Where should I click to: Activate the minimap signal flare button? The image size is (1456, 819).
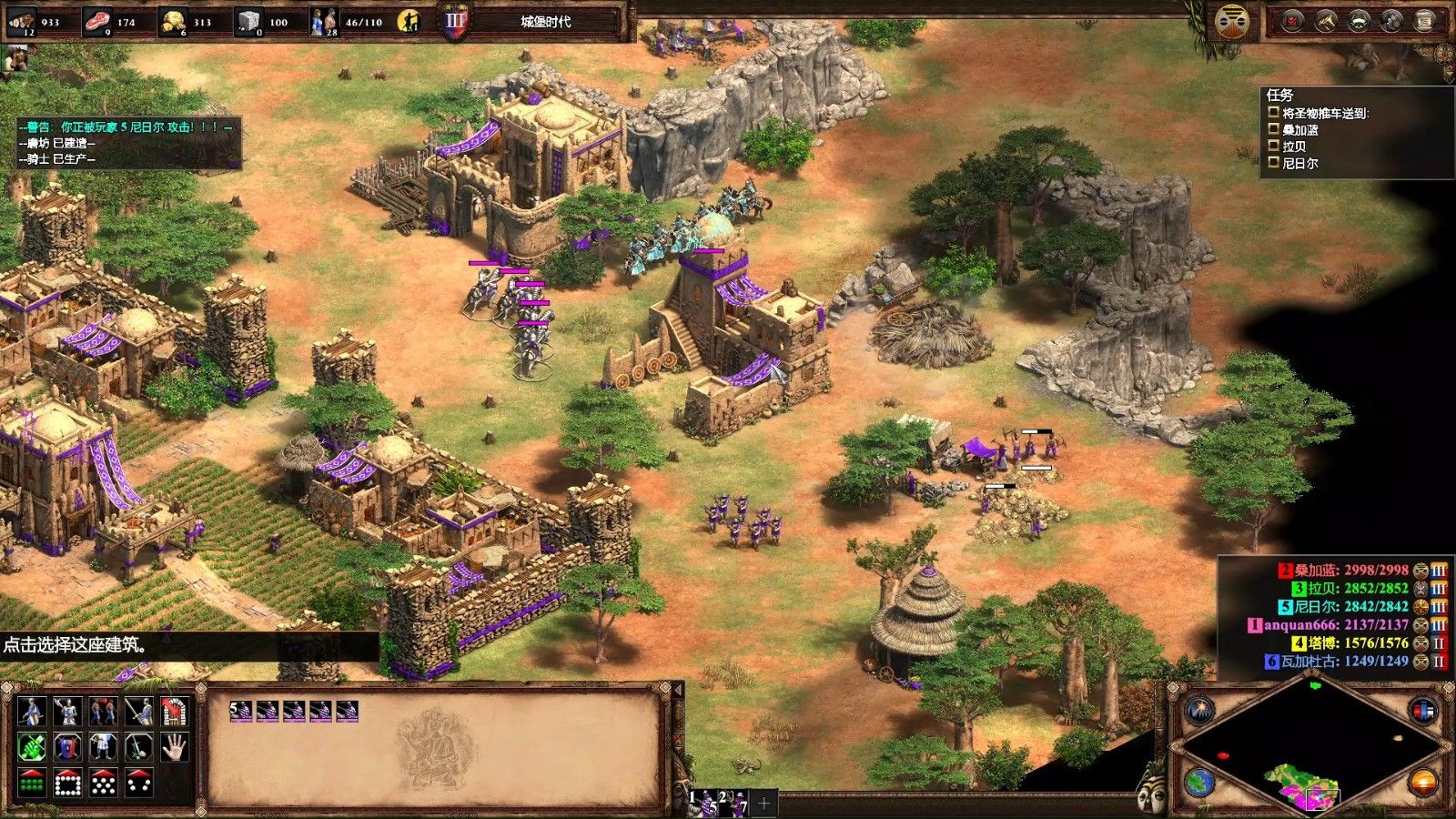[x=1200, y=711]
